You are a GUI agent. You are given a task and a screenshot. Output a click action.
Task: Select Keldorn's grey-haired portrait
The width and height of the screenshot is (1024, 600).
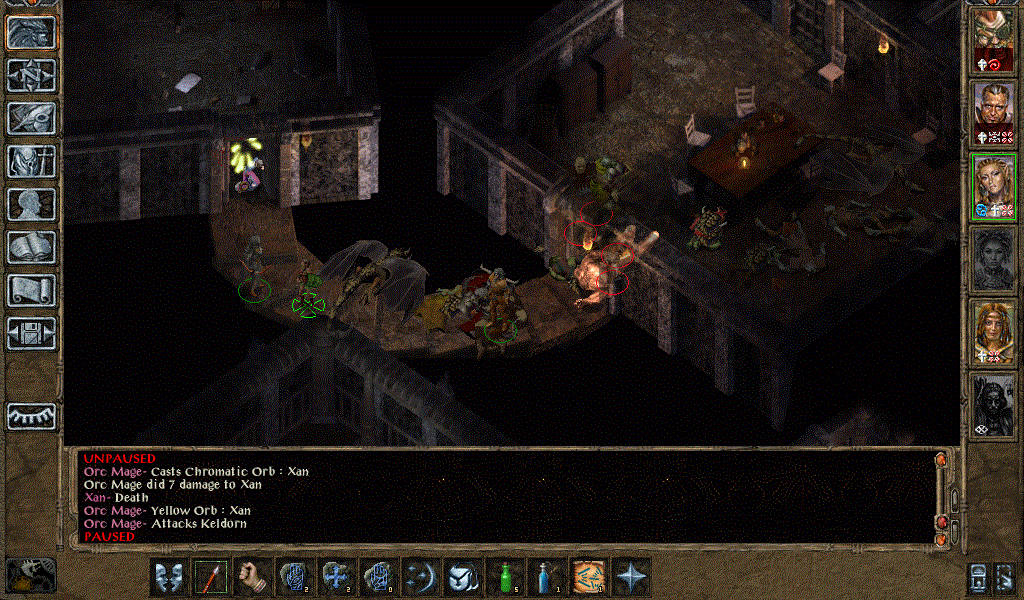pyautogui.click(x=994, y=110)
